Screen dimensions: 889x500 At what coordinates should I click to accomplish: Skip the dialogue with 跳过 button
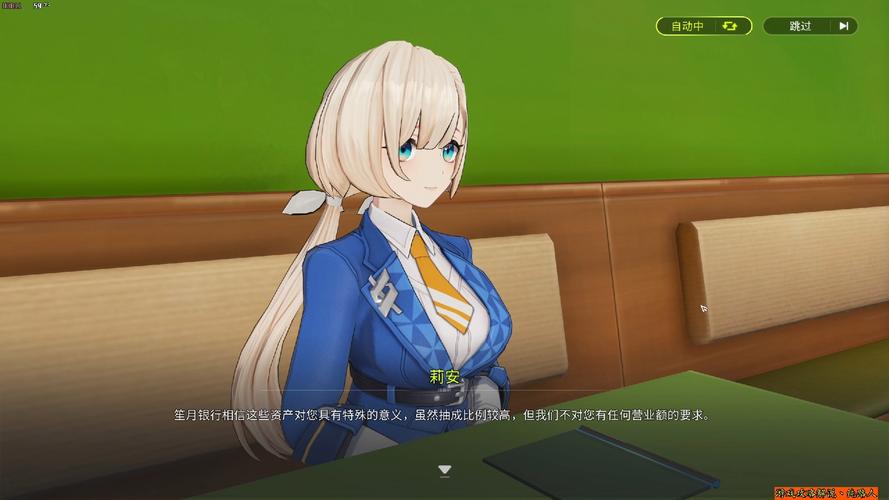tap(810, 26)
